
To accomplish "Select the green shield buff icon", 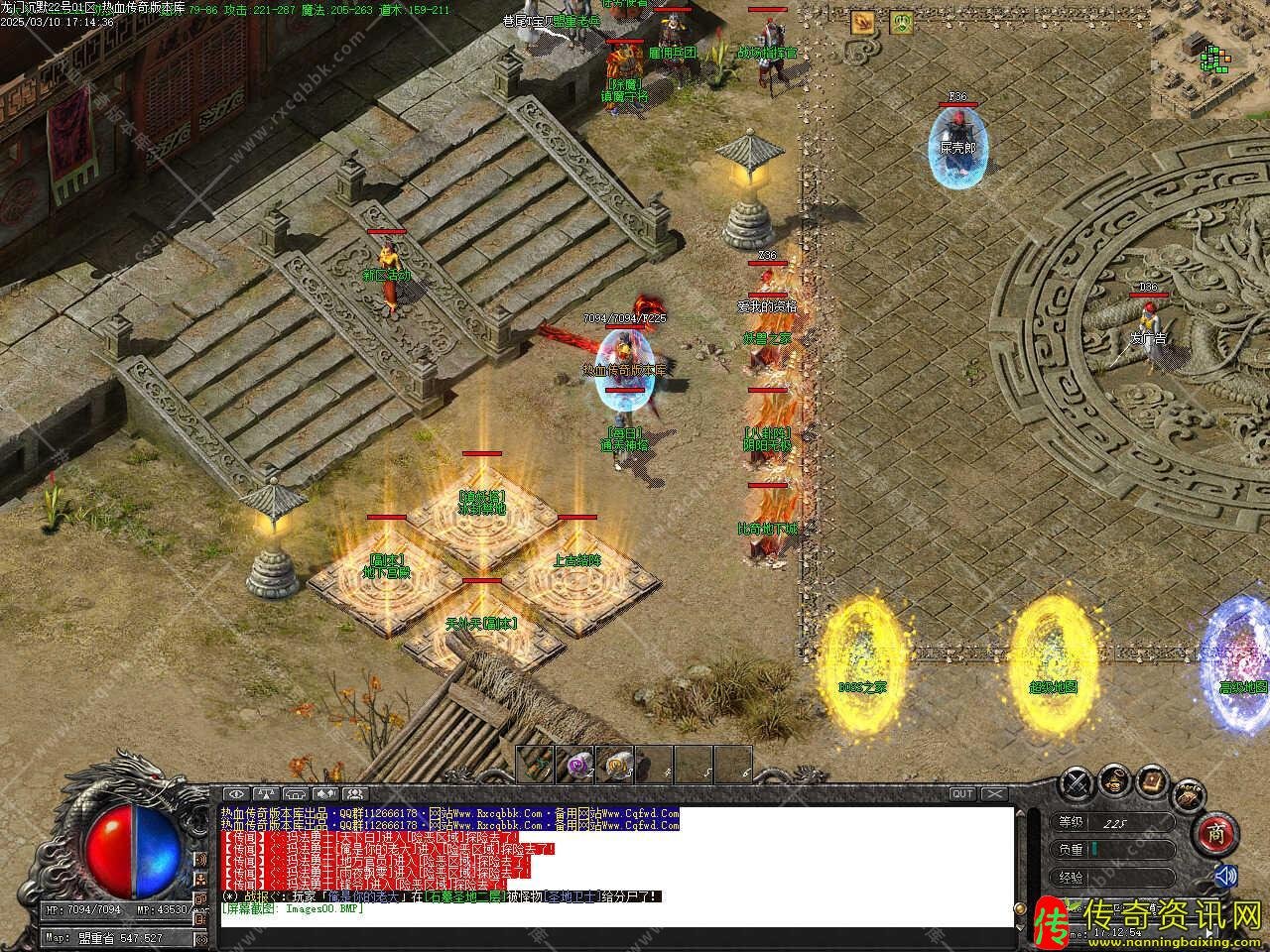I will [901, 22].
